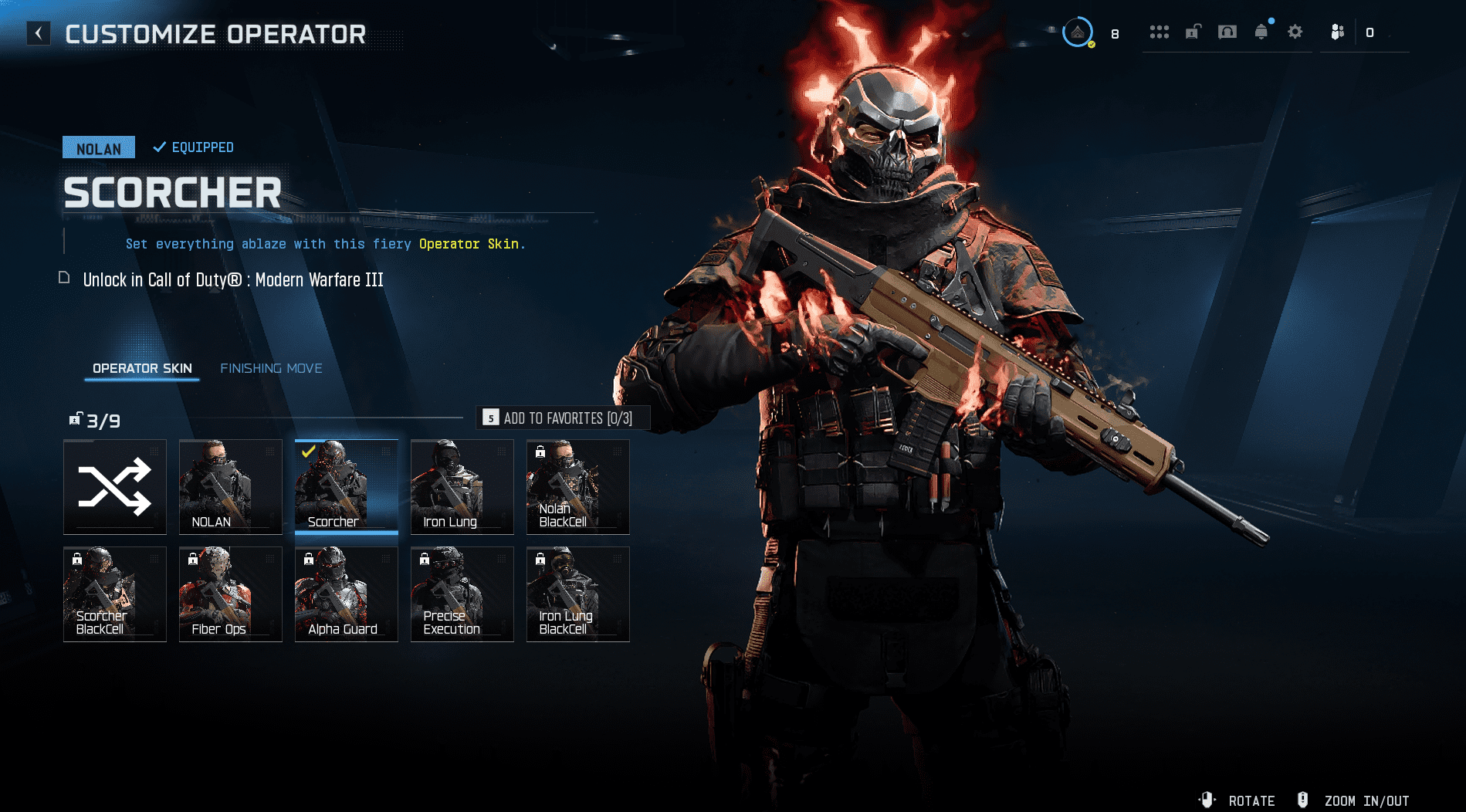This screenshot has height=812, width=1466.
Task: Select the default NOLAN skin
Action: coord(231,487)
